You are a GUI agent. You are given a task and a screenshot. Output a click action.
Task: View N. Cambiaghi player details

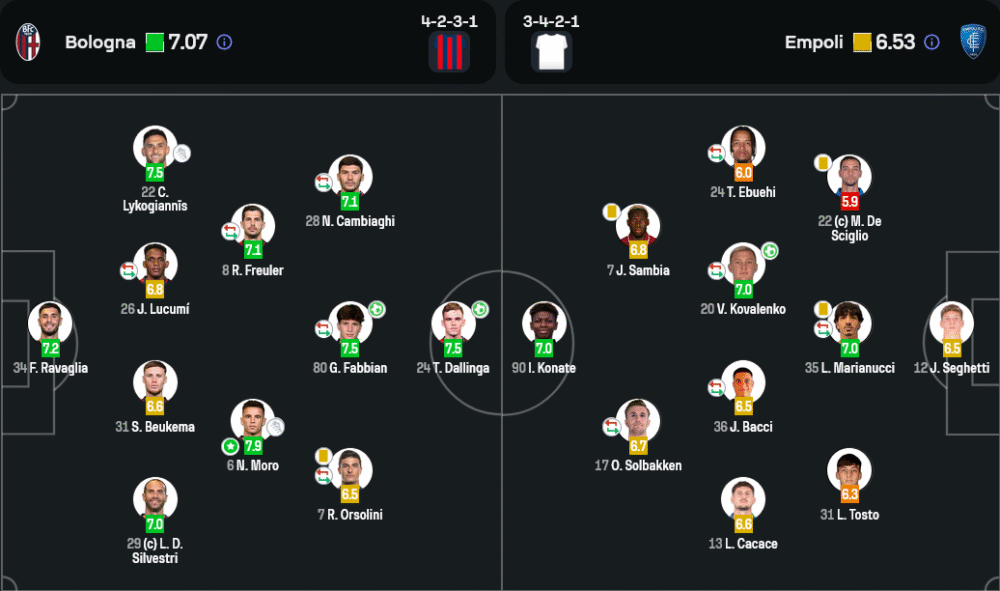pyautogui.click(x=350, y=177)
